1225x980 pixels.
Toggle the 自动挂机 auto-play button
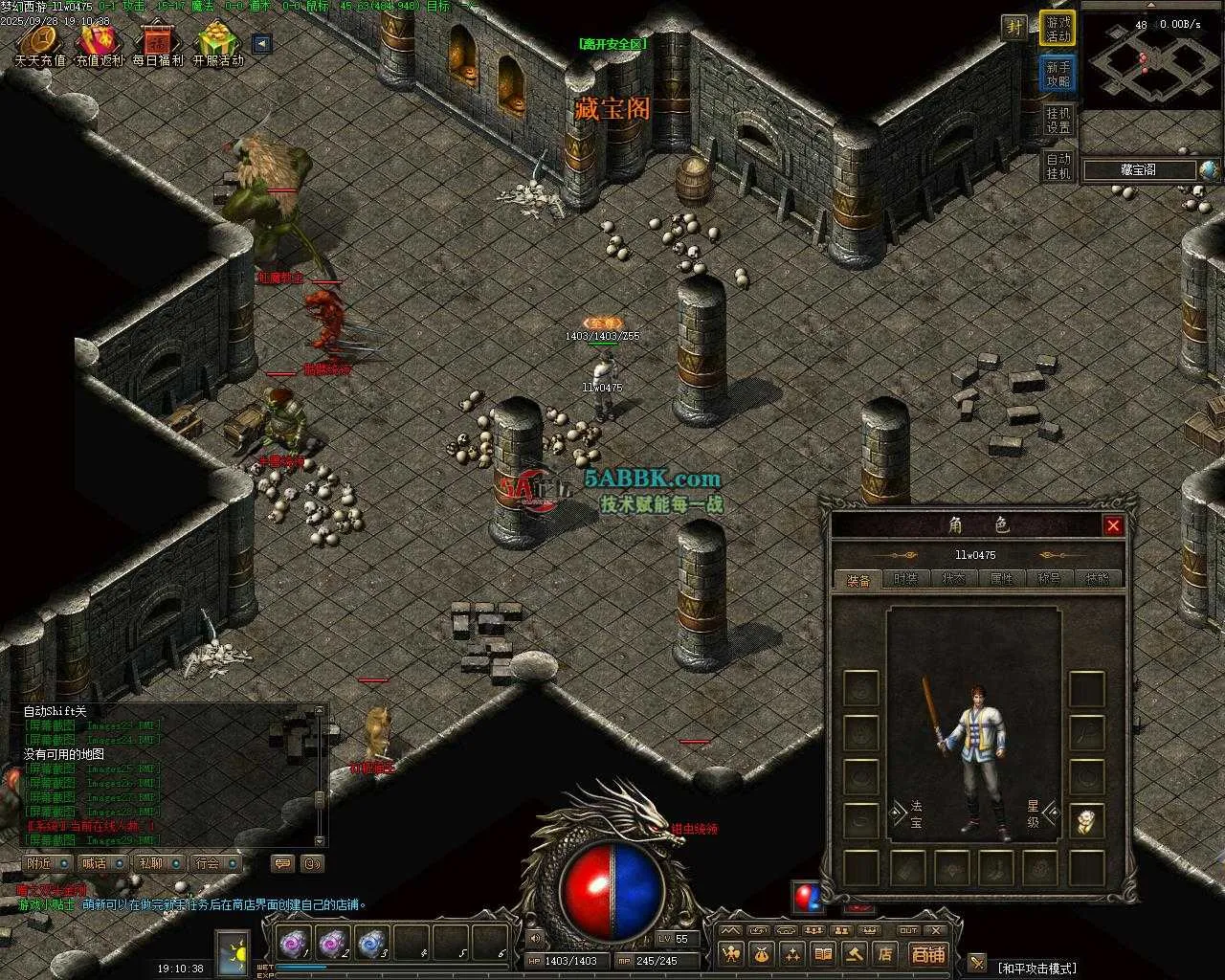(1058, 166)
